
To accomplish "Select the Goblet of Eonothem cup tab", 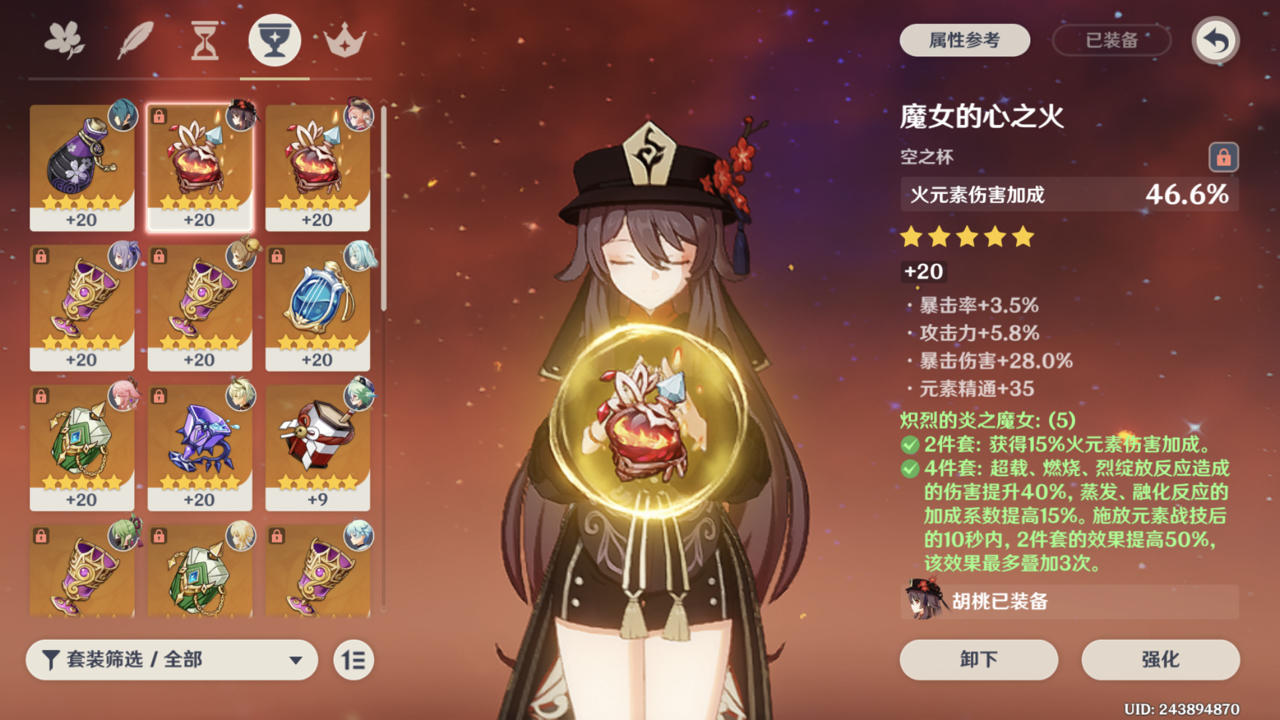I will [x=274, y=40].
